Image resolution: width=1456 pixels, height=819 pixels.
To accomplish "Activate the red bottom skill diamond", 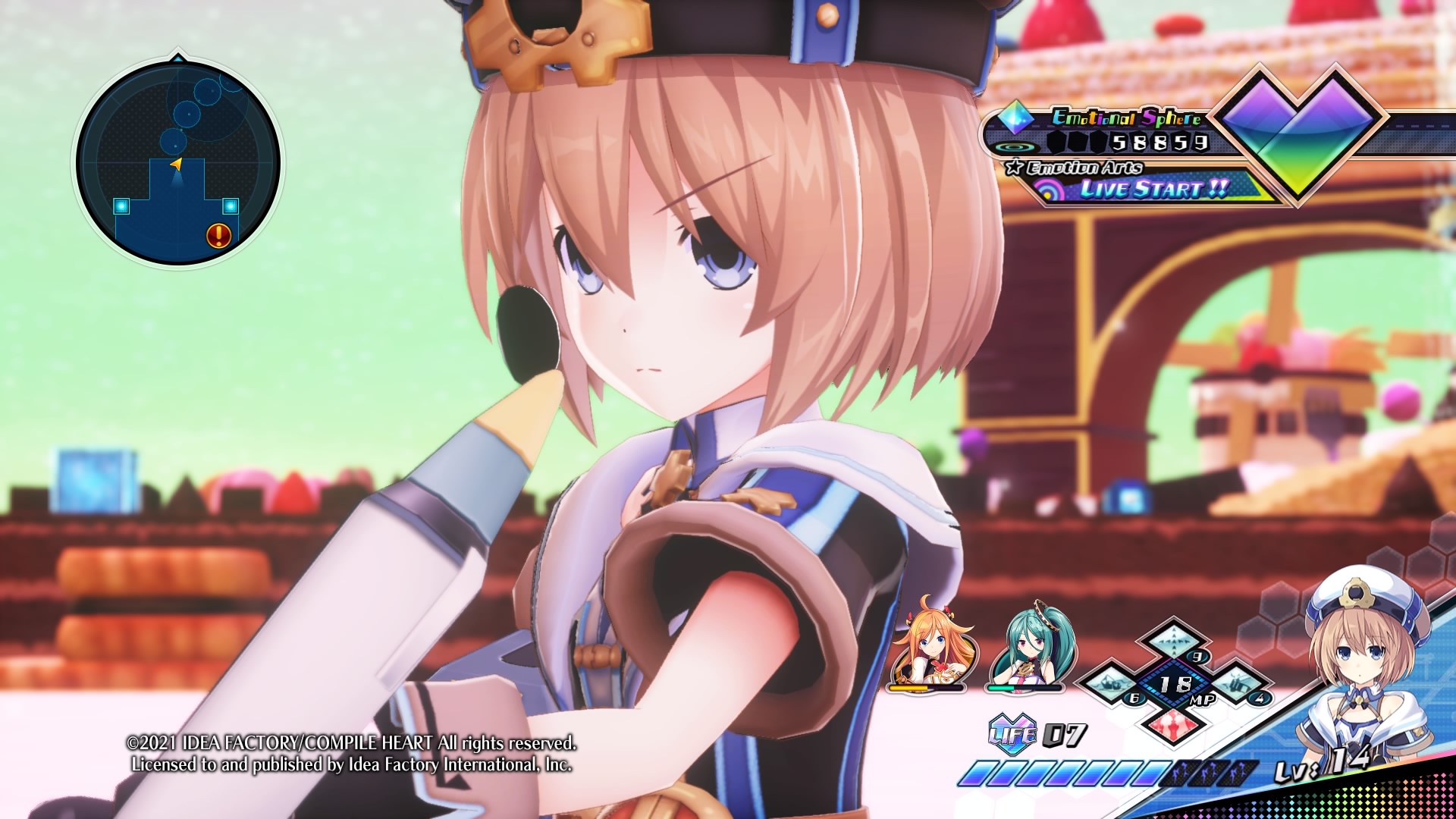I will [1174, 724].
